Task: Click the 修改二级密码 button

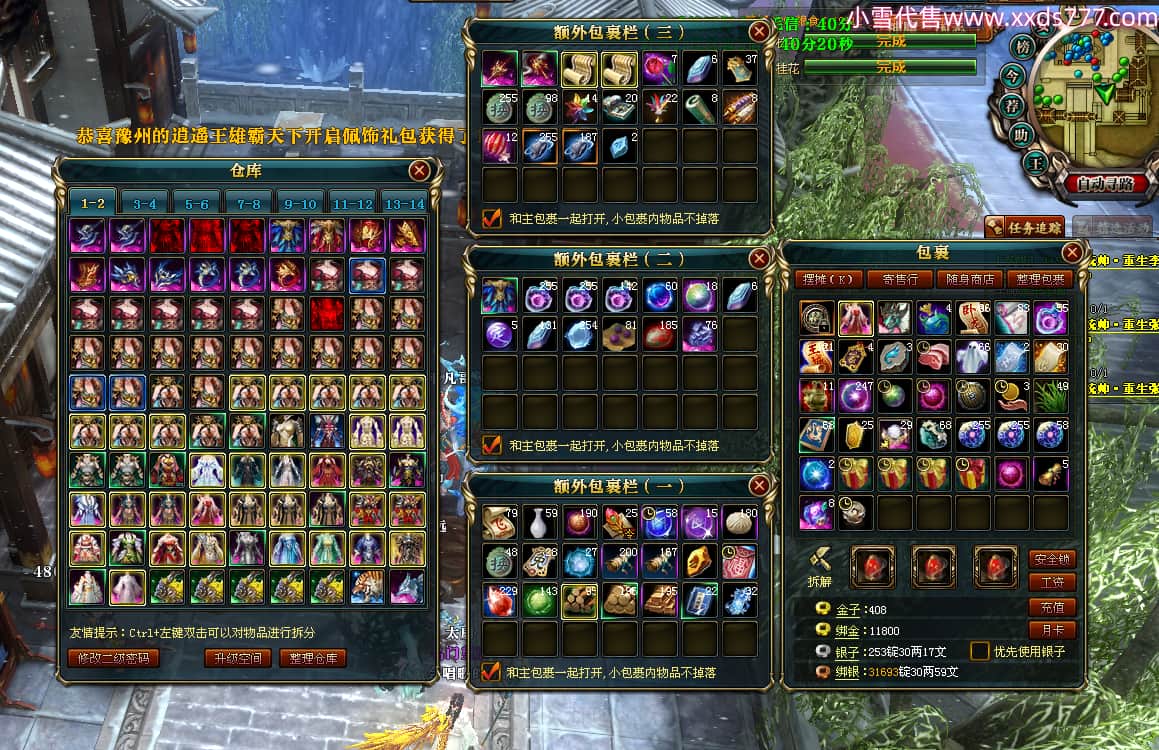Action: [114, 657]
